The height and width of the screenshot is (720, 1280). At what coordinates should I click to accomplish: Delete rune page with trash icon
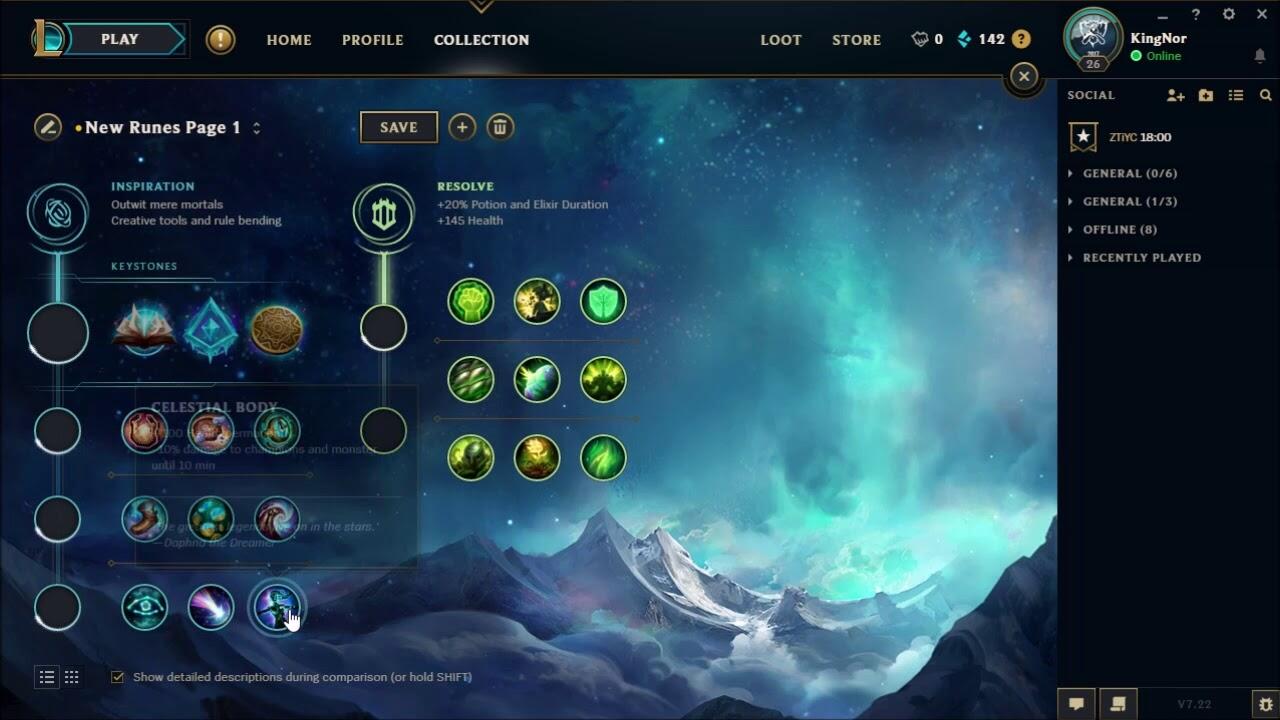pyautogui.click(x=500, y=127)
